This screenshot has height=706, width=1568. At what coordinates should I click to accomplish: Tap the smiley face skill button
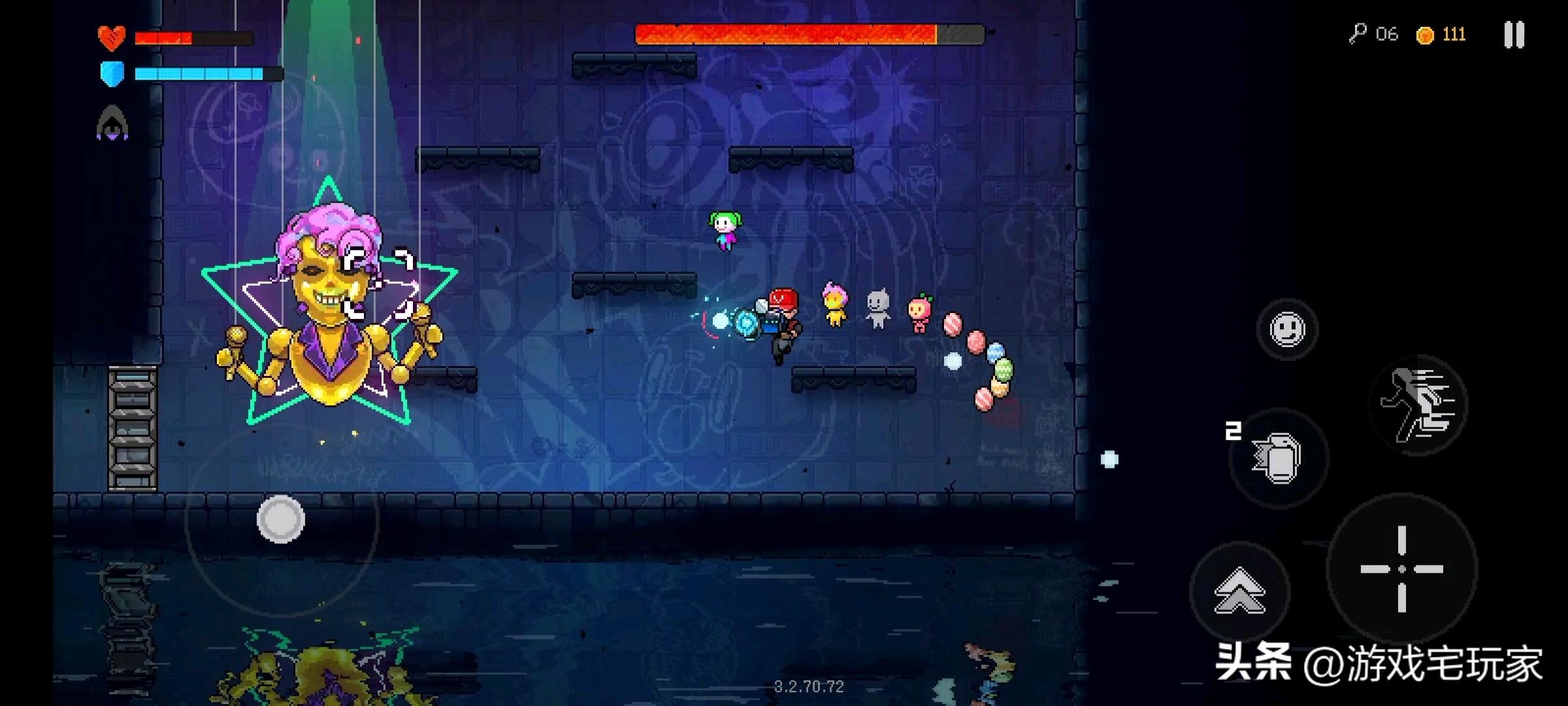point(1287,329)
